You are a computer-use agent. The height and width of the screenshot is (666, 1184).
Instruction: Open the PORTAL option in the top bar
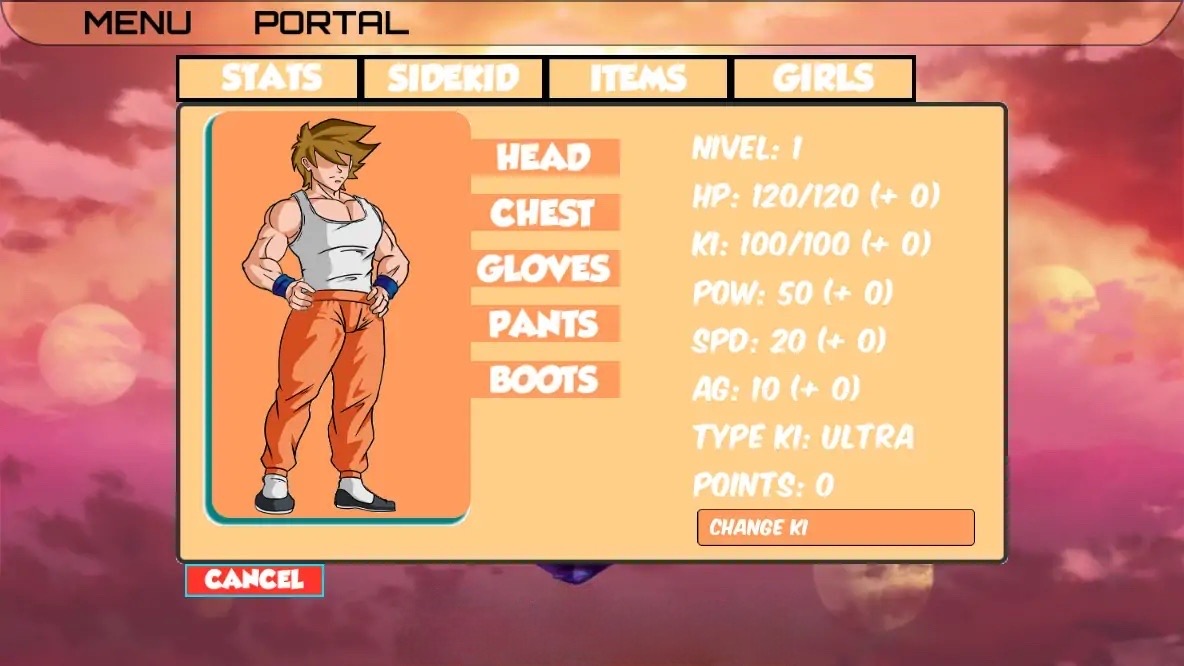pos(331,22)
